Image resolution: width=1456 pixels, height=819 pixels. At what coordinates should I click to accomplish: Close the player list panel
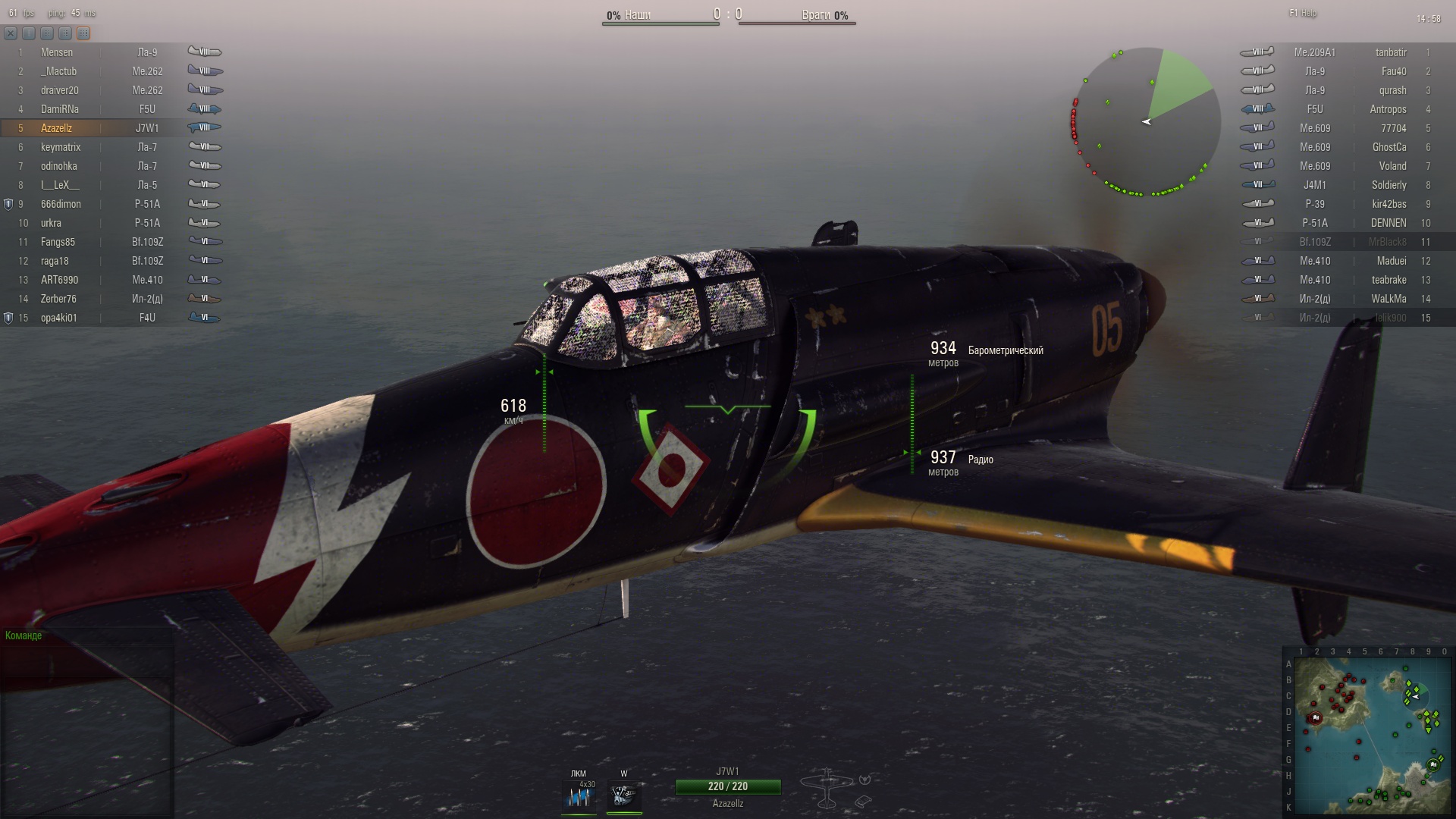coord(11,33)
